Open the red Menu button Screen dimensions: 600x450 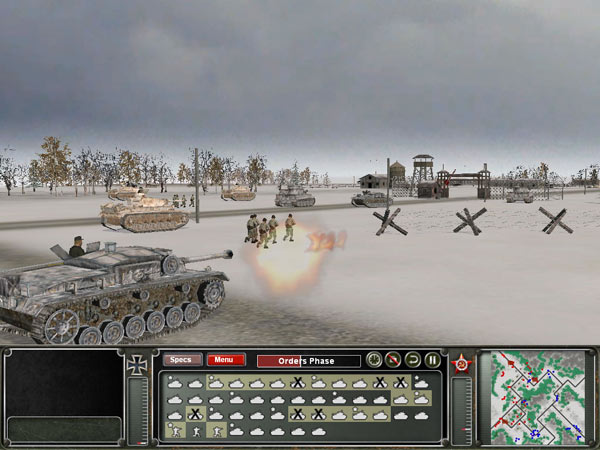[226, 360]
